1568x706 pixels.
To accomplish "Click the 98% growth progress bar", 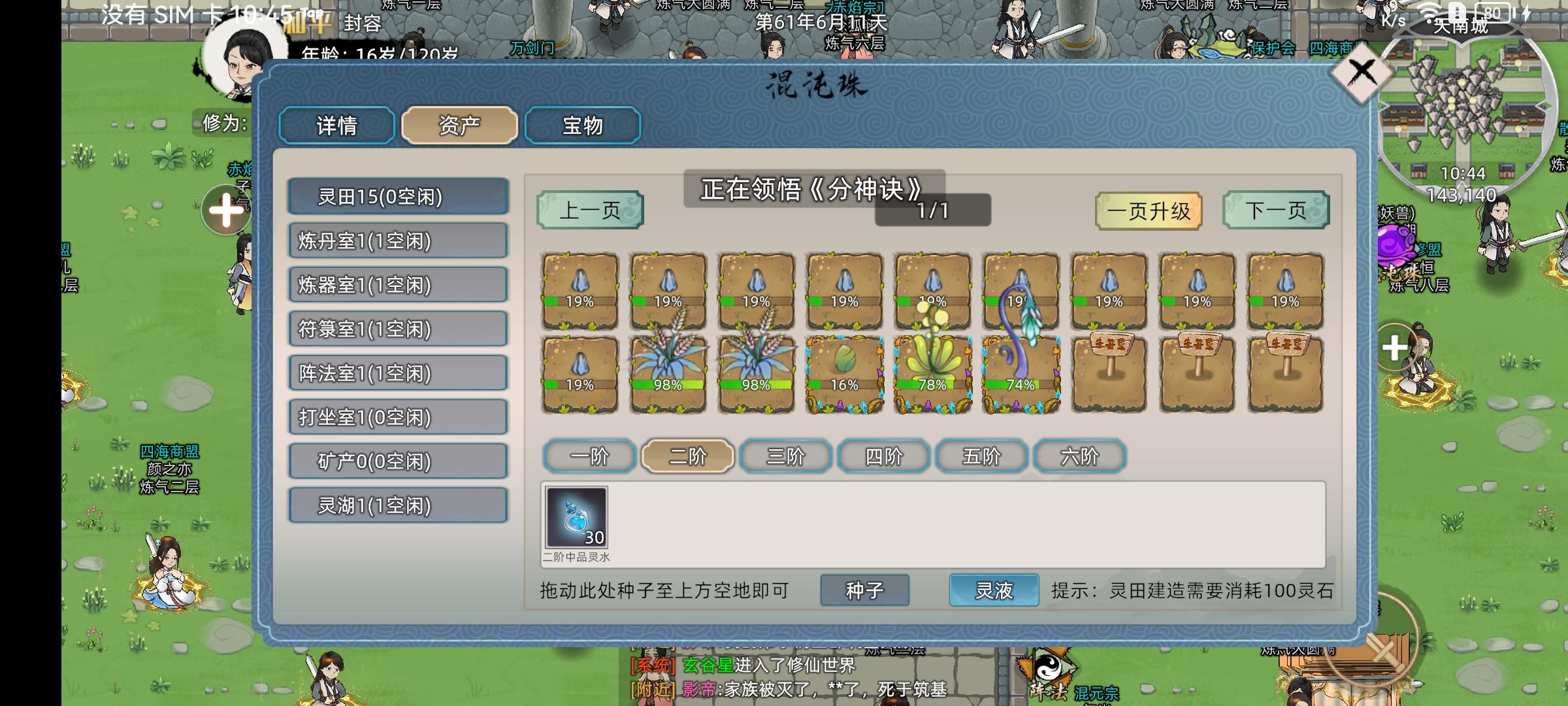I will pos(668,386).
